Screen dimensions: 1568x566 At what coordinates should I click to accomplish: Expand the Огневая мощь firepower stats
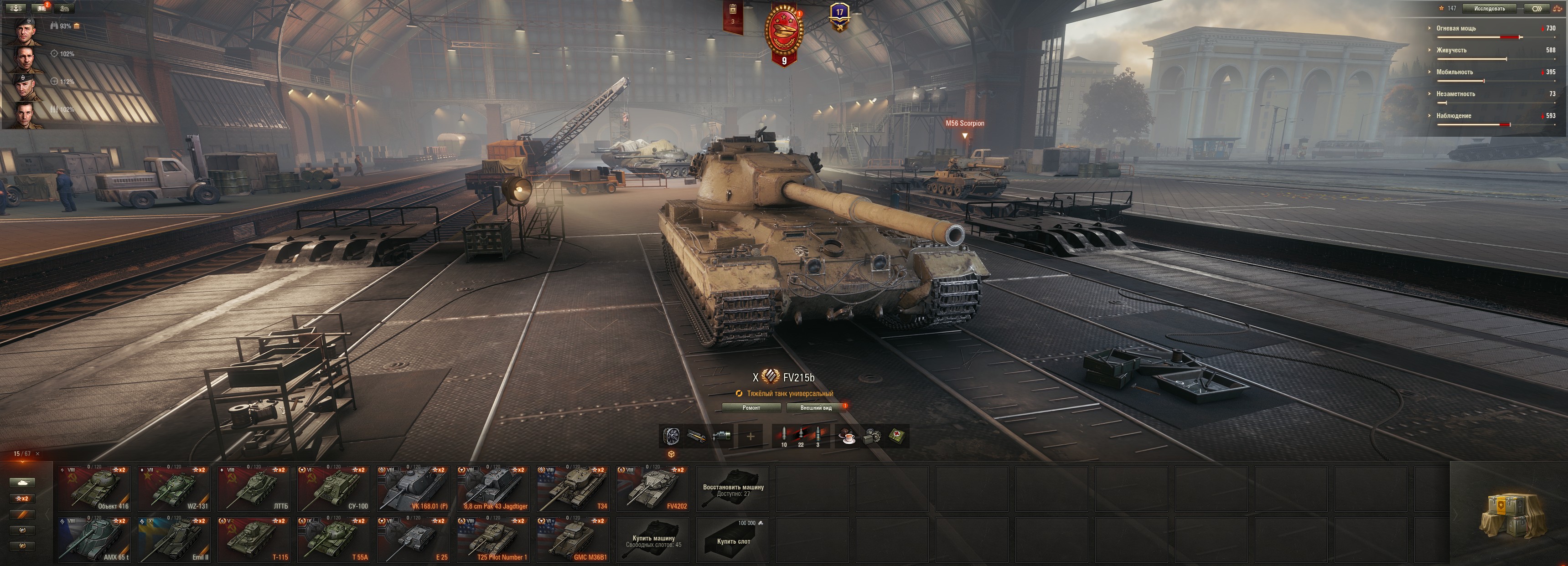pyautogui.click(x=1456, y=29)
